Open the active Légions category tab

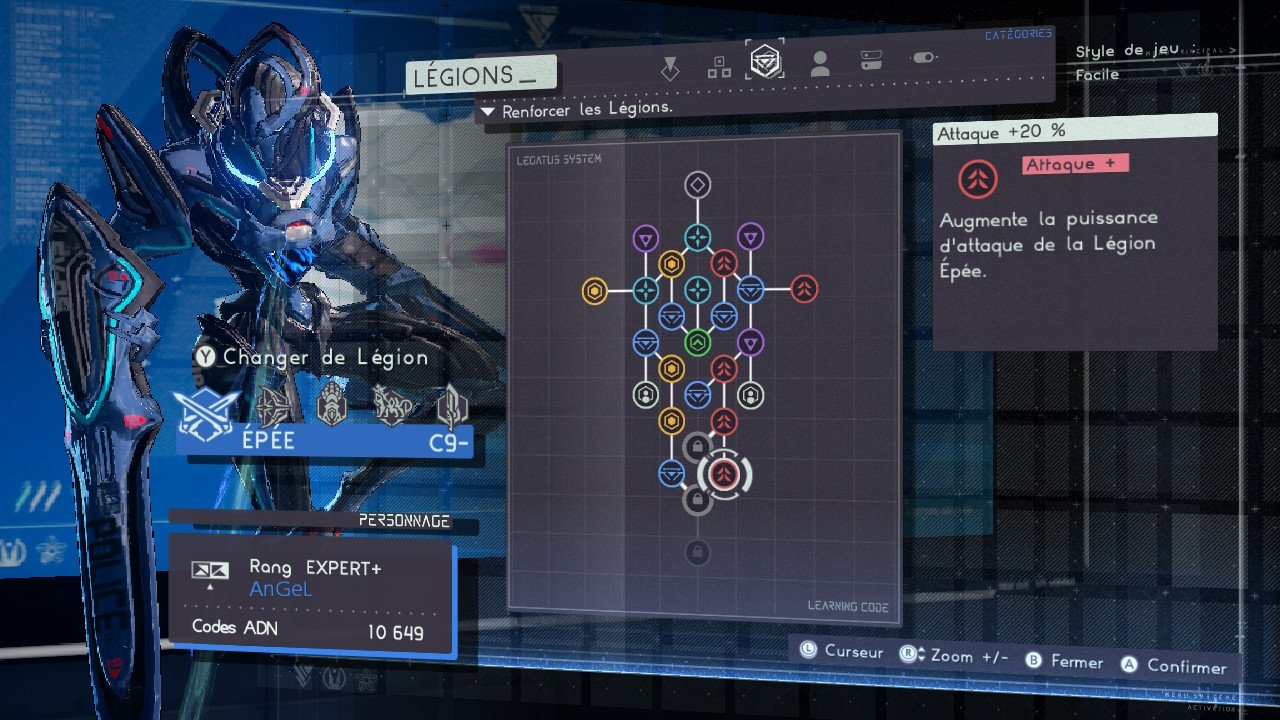point(767,62)
